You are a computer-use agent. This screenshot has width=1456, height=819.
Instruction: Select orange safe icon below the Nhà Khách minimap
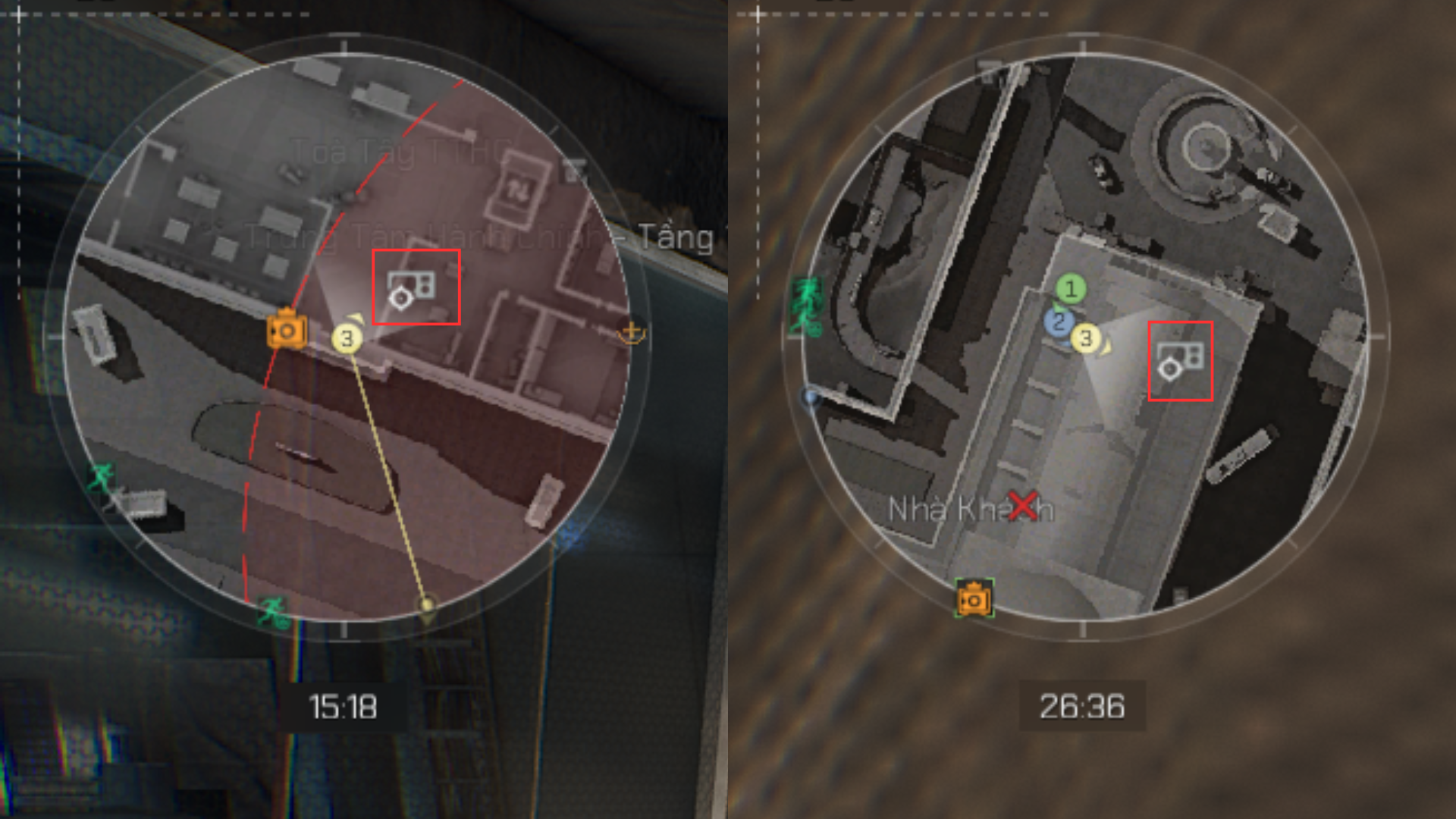pos(974,600)
